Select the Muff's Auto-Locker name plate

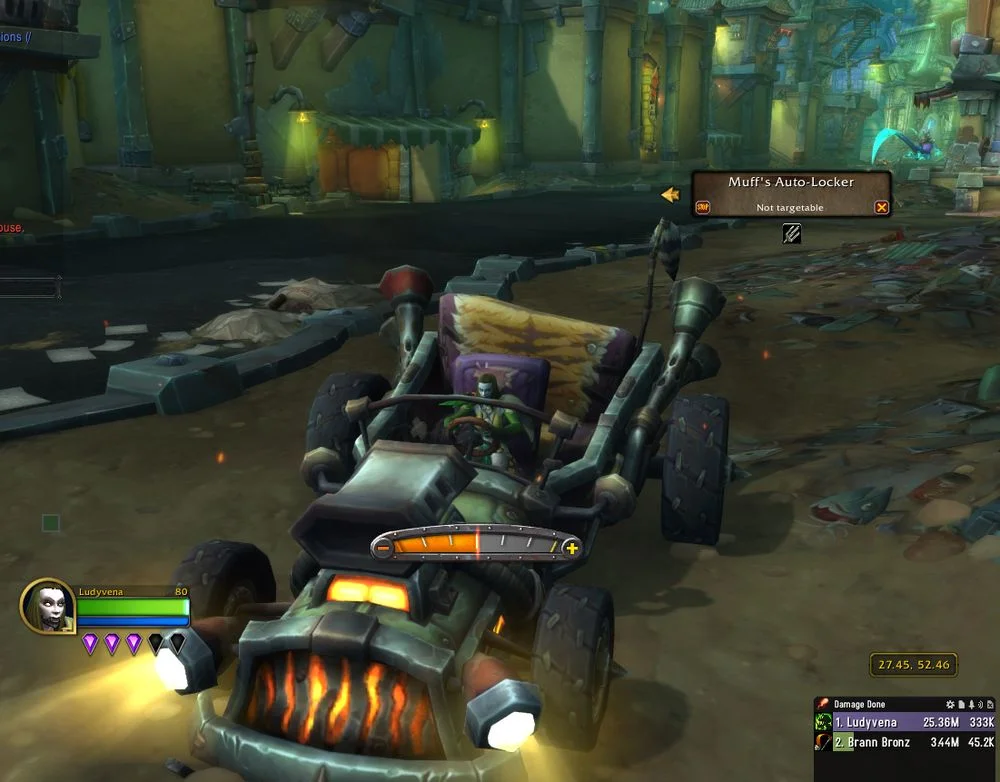pos(791,183)
